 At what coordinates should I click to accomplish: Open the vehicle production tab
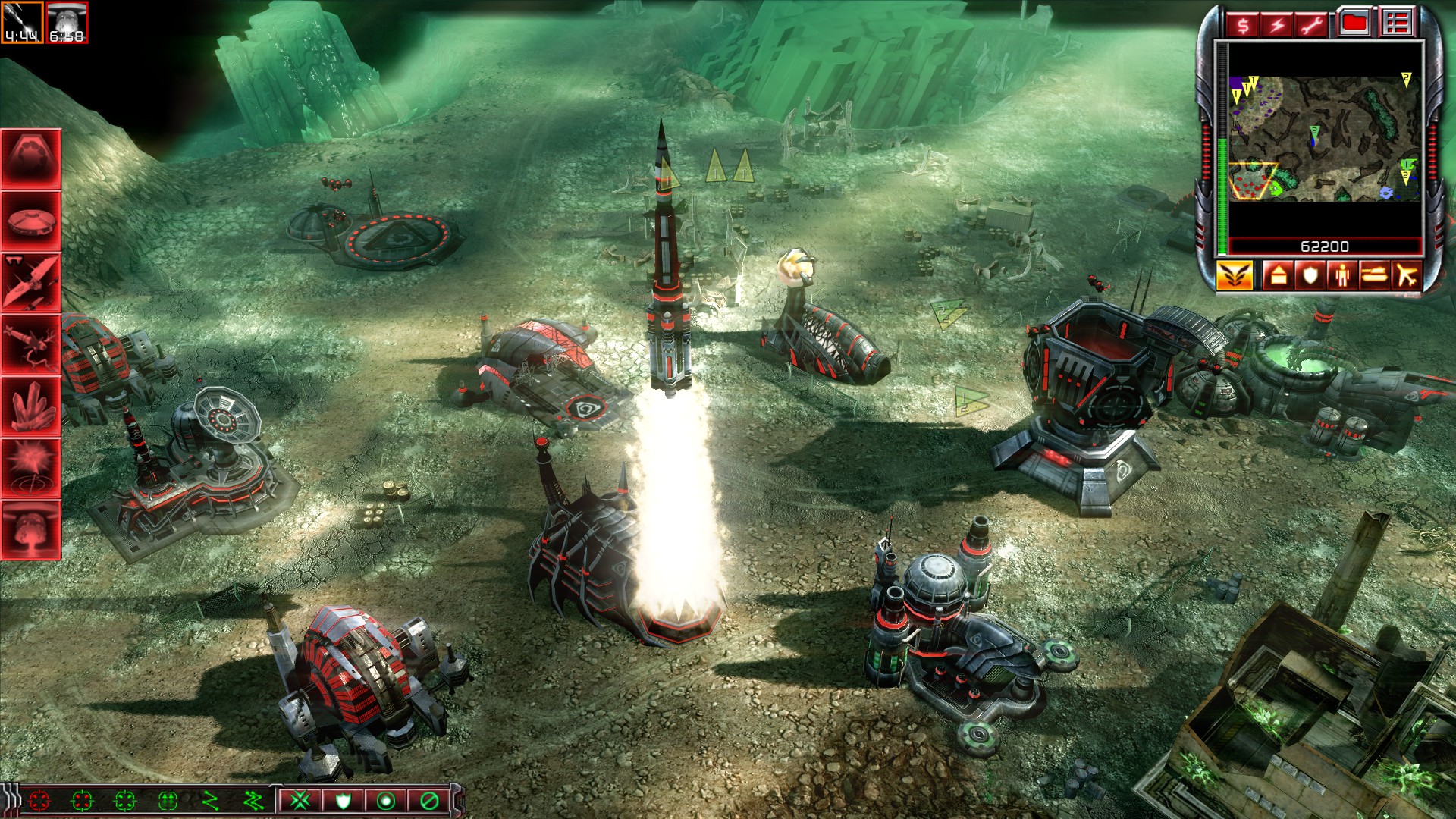click(x=1375, y=275)
